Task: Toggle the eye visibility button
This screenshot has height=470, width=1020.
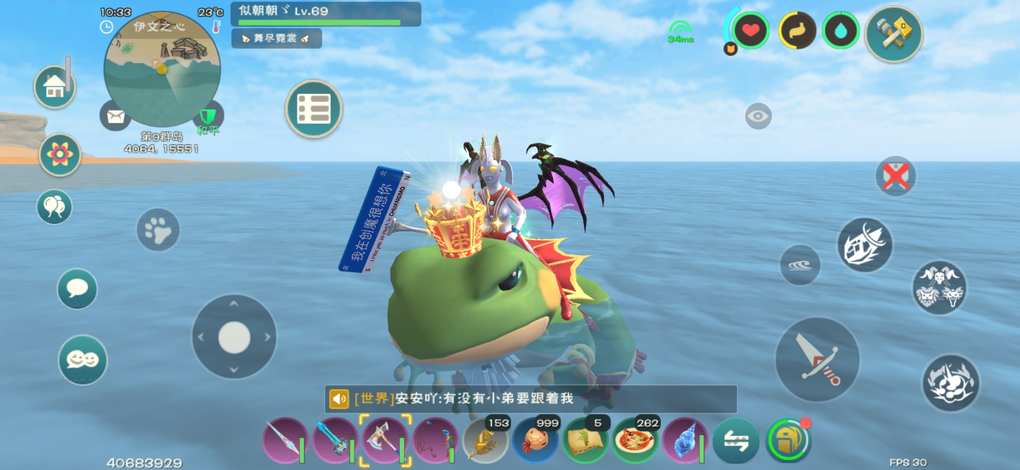Action: click(758, 116)
